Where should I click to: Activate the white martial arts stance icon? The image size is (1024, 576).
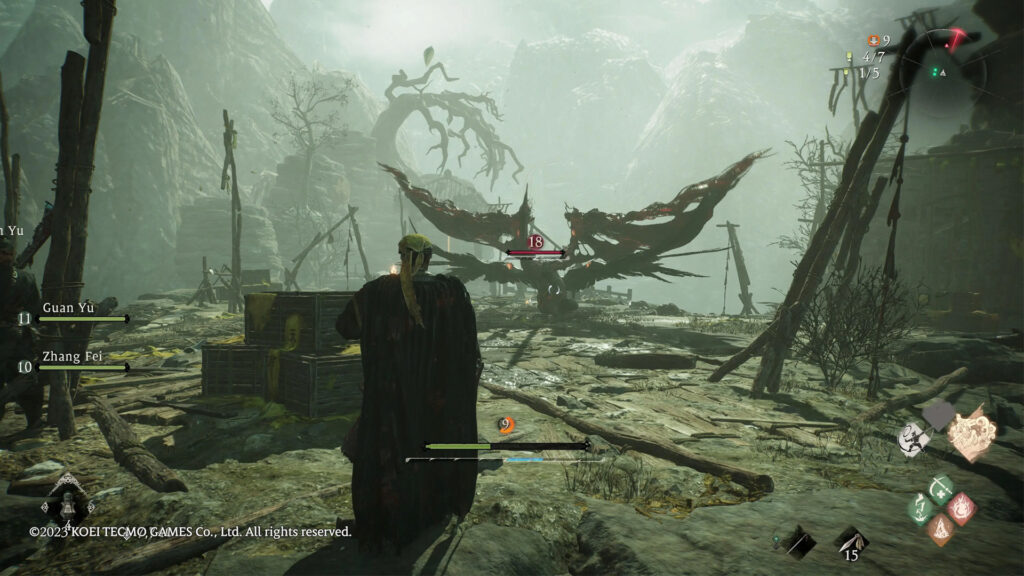tap(912, 438)
